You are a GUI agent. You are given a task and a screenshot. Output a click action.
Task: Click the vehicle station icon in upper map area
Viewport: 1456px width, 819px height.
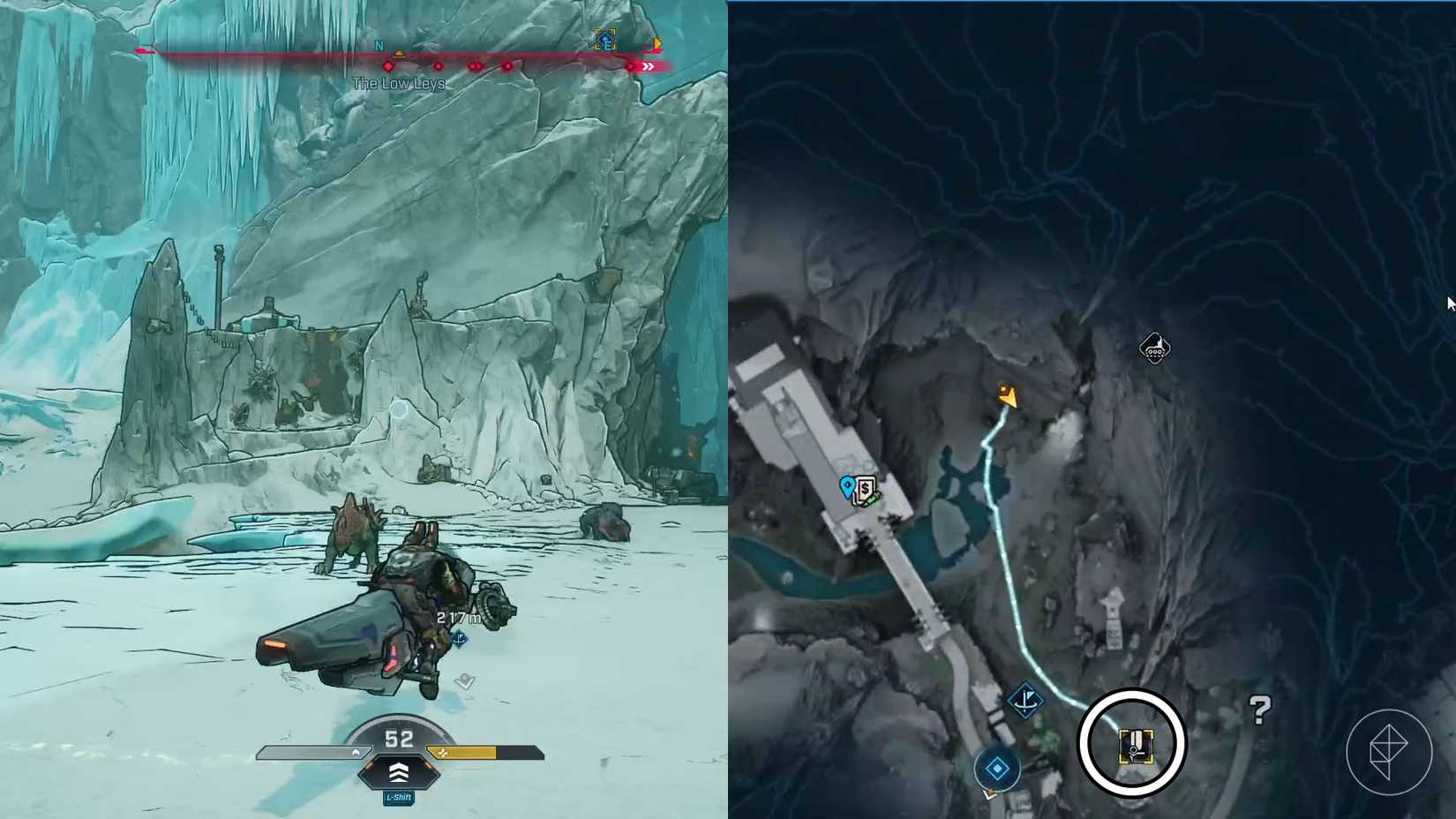coord(1154,348)
